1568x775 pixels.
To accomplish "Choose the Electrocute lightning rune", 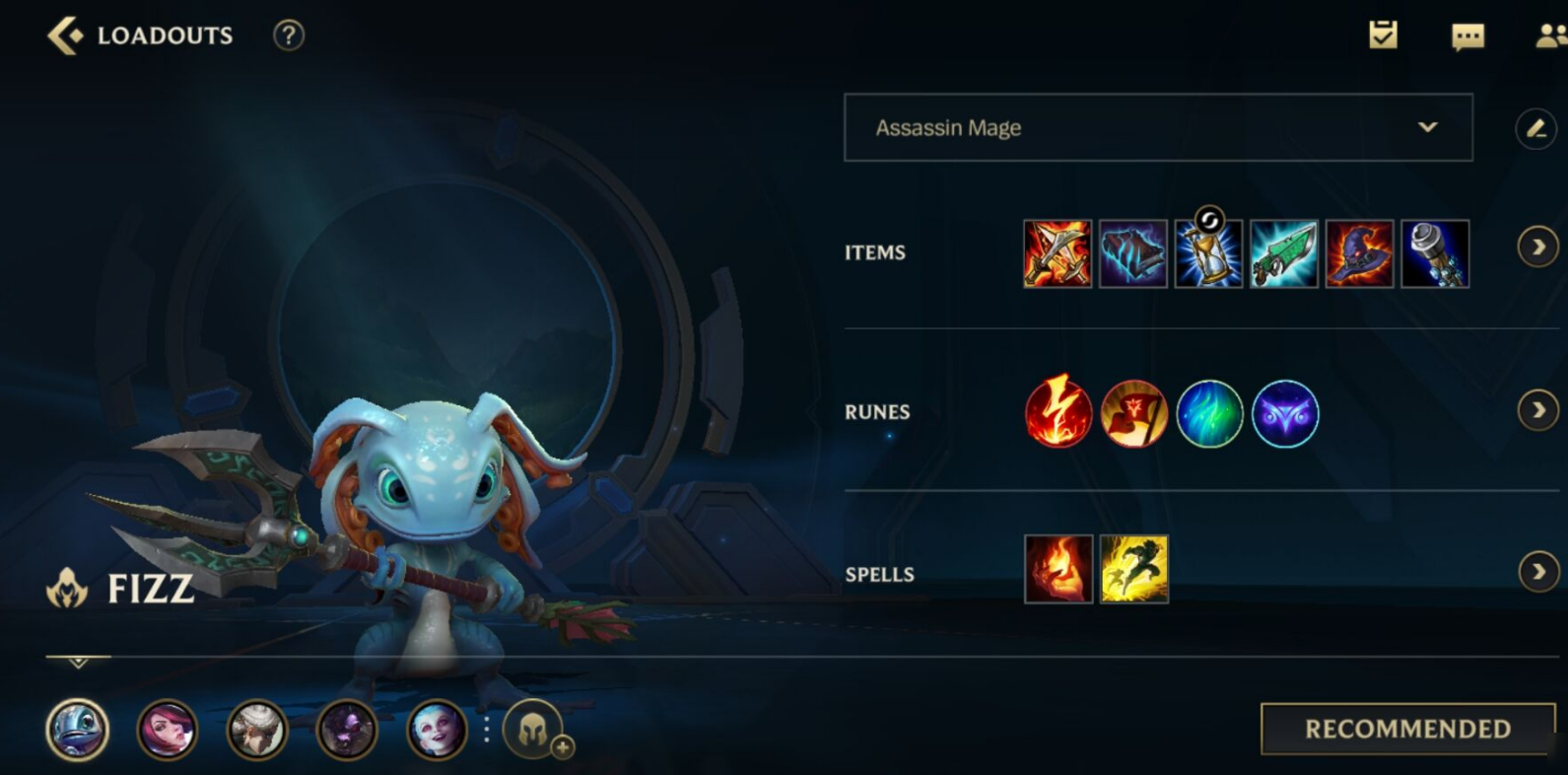I will (x=1058, y=413).
